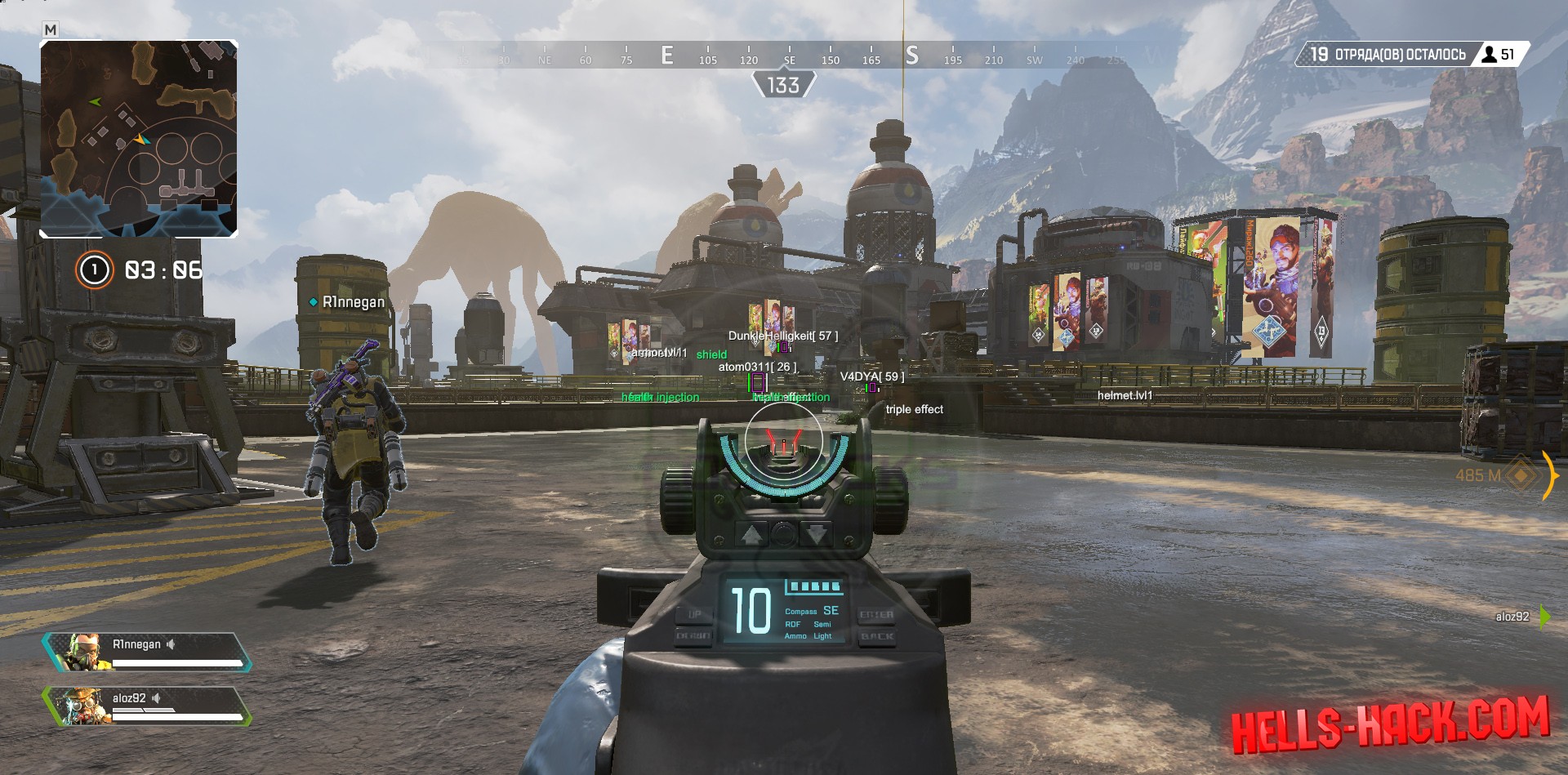Click the Compass SE readout on the gun screen
Screen dimensions: 1568x775
[x=811, y=611]
